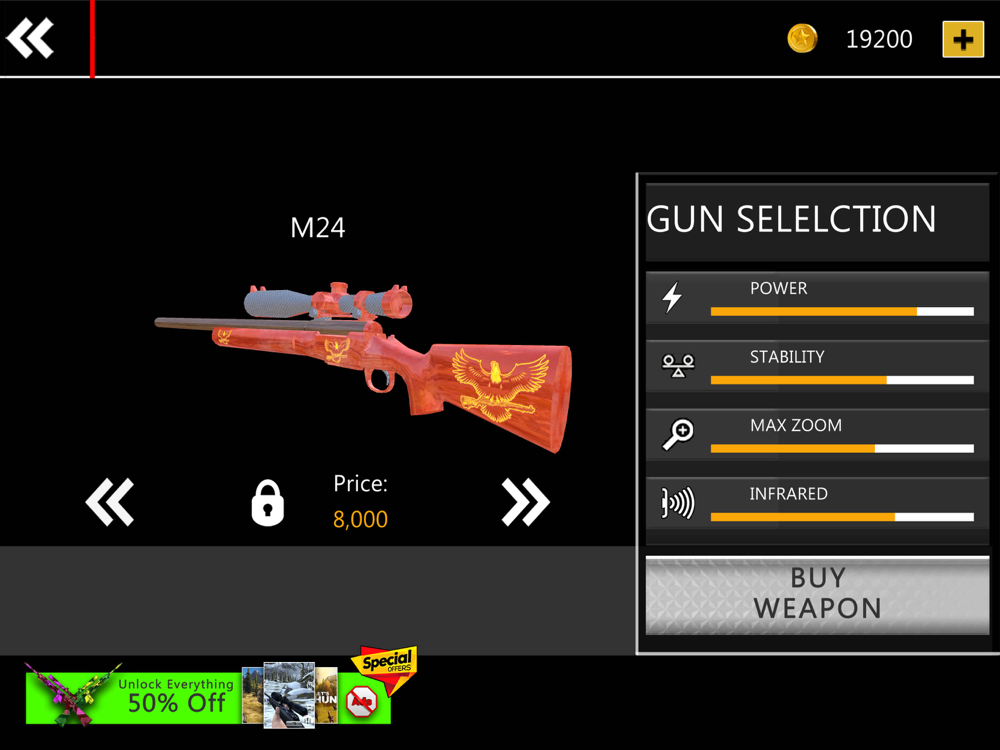Tap the padlock icon beside the price

tap(267, 503)
